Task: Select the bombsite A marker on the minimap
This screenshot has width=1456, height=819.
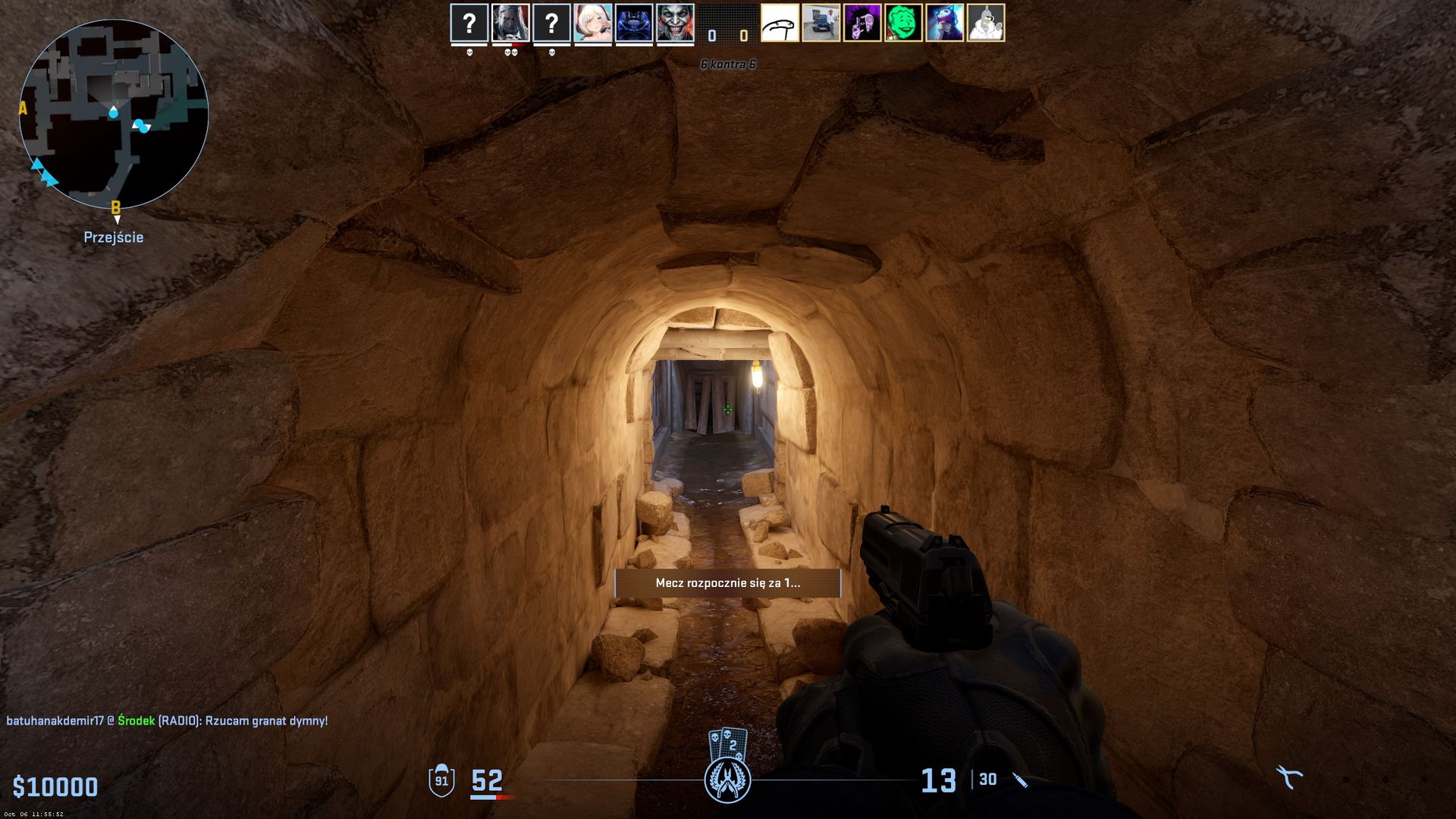Action: coord(23,108)
